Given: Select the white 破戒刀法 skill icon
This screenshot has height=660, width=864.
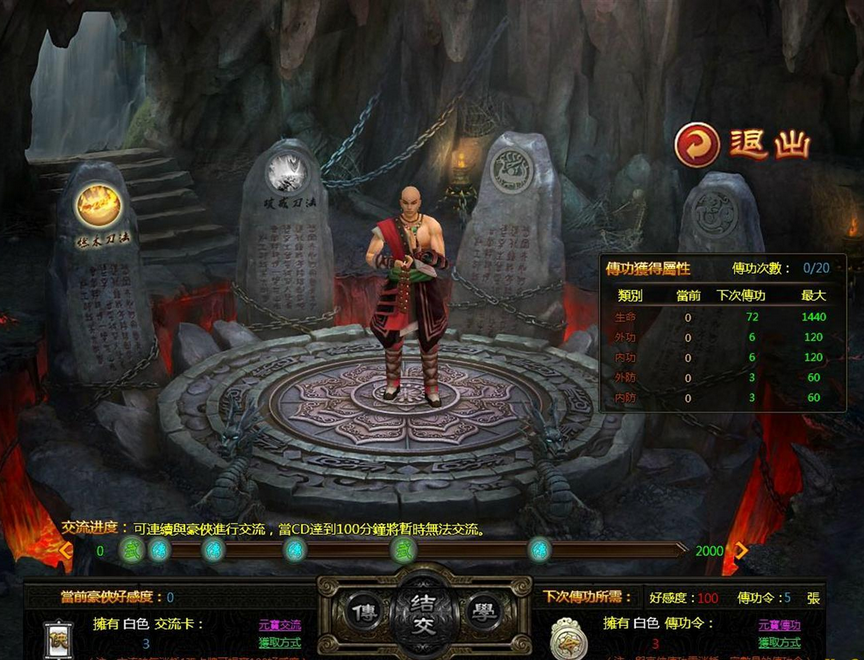Looking at the screenshot, I should coord(286,172).
